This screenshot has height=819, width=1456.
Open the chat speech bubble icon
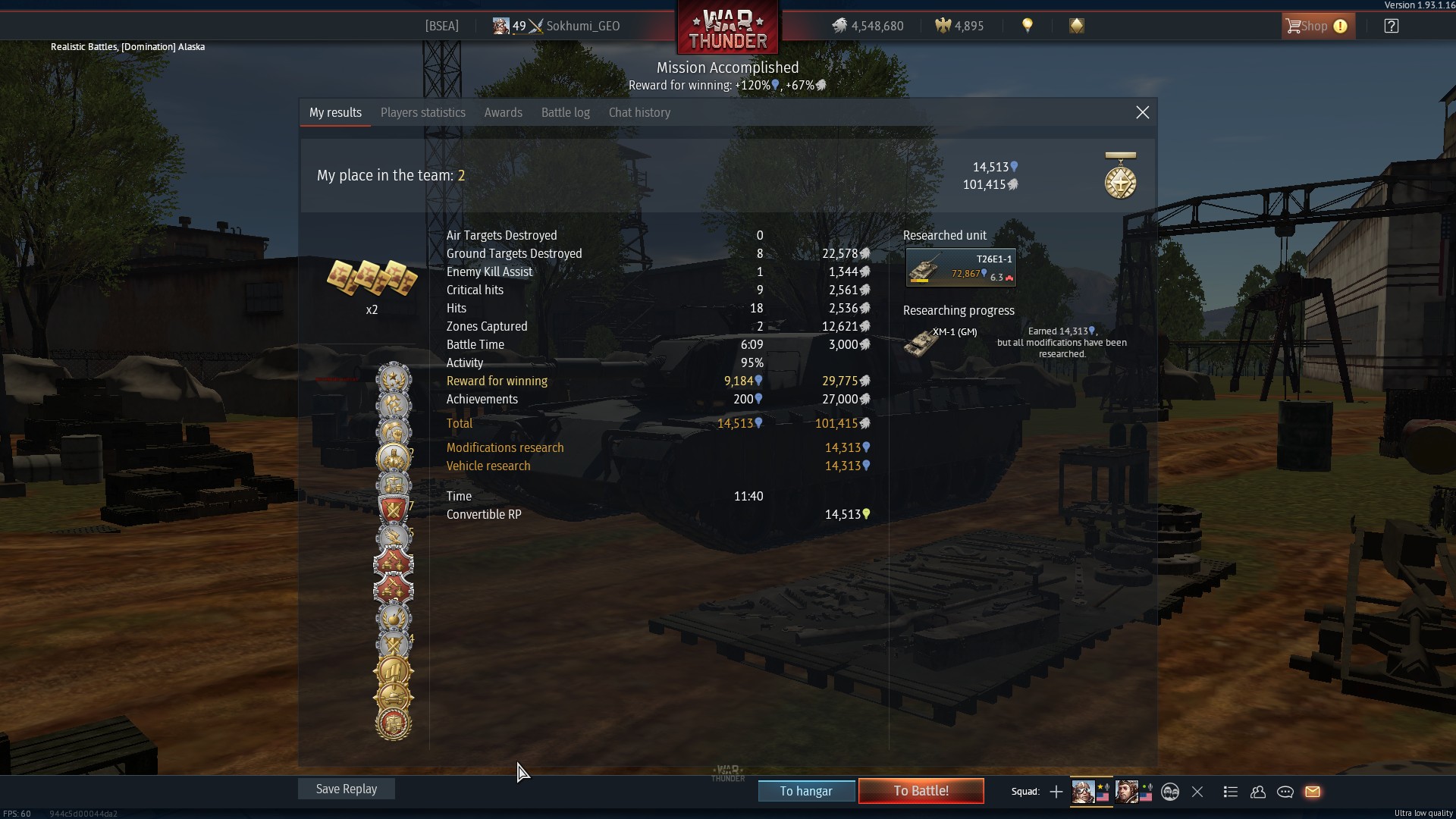1285,792
